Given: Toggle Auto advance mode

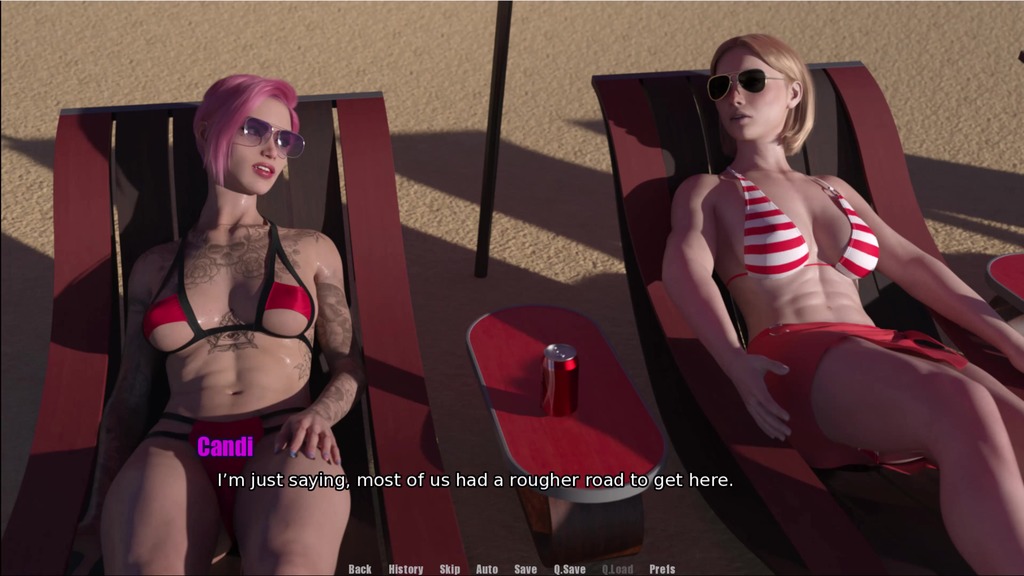Looking at the screenshot, I should 487,569.
